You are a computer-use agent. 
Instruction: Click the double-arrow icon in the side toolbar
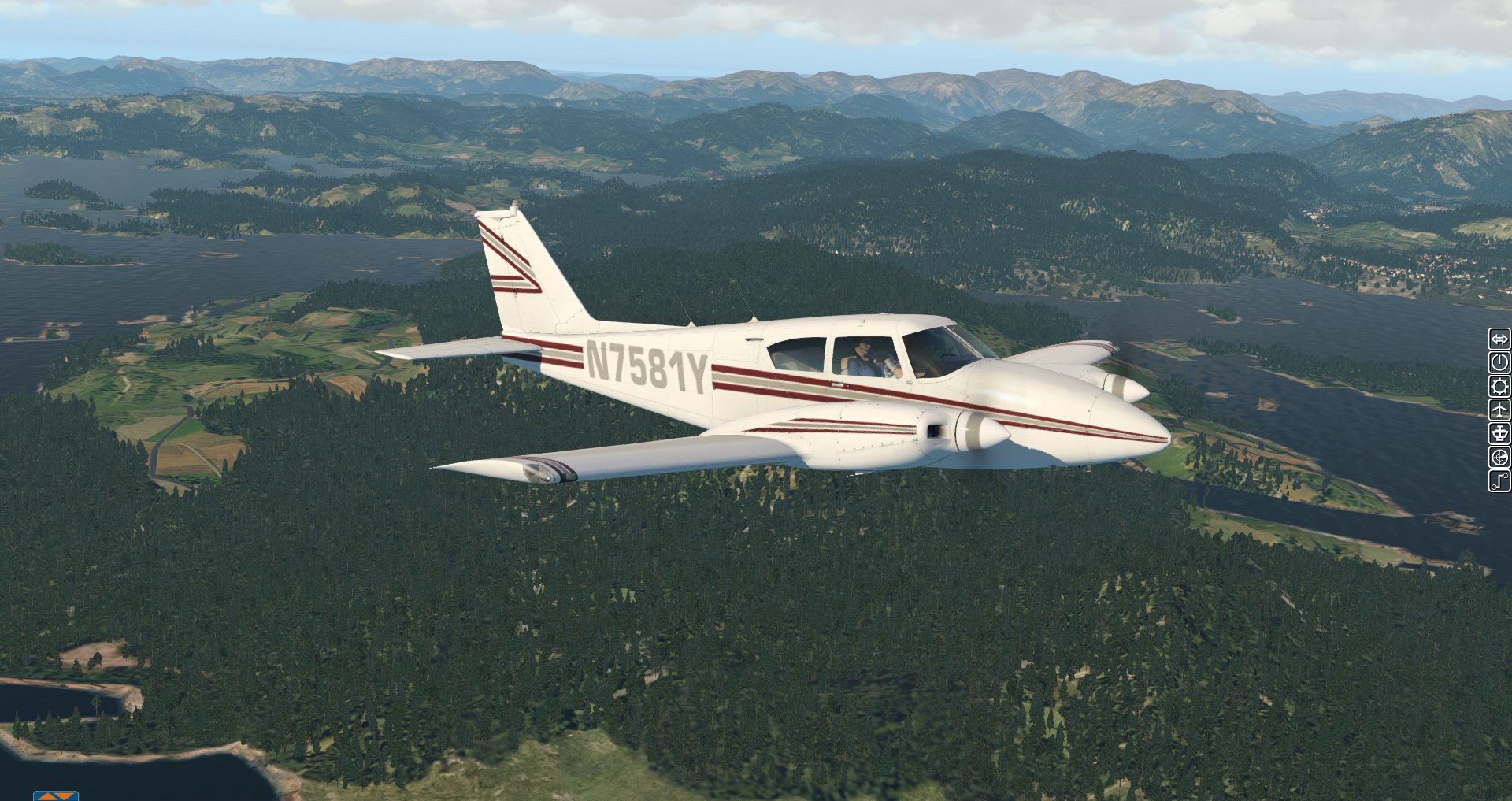pyautogui.click(x=1499, y=339)
